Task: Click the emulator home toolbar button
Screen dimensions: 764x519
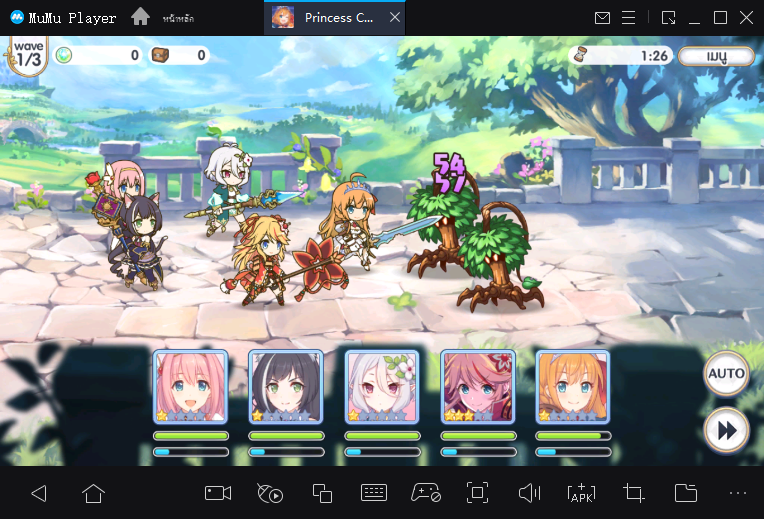Action: click(93, 493)
